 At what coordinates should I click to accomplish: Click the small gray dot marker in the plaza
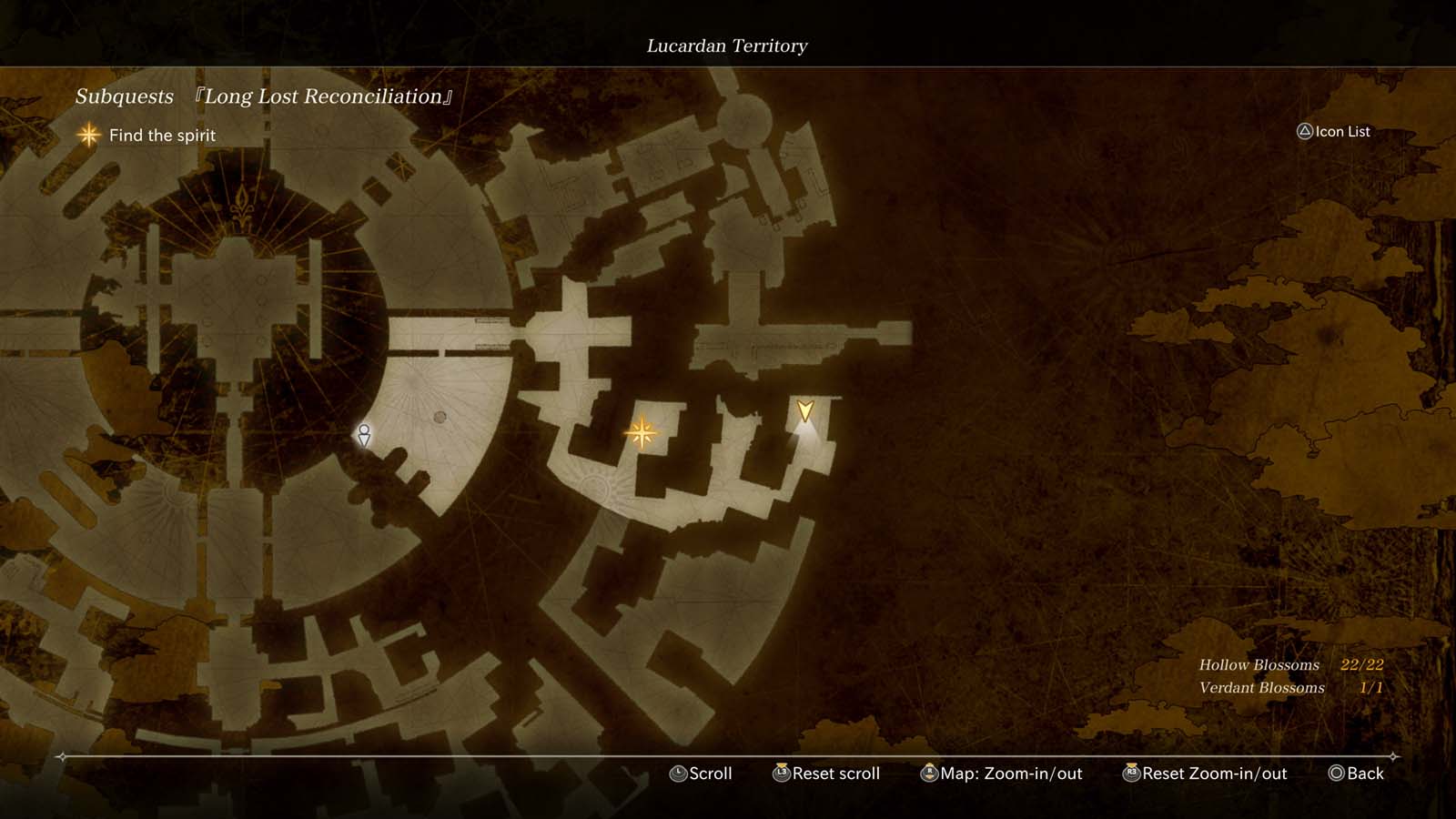point(441,418)
